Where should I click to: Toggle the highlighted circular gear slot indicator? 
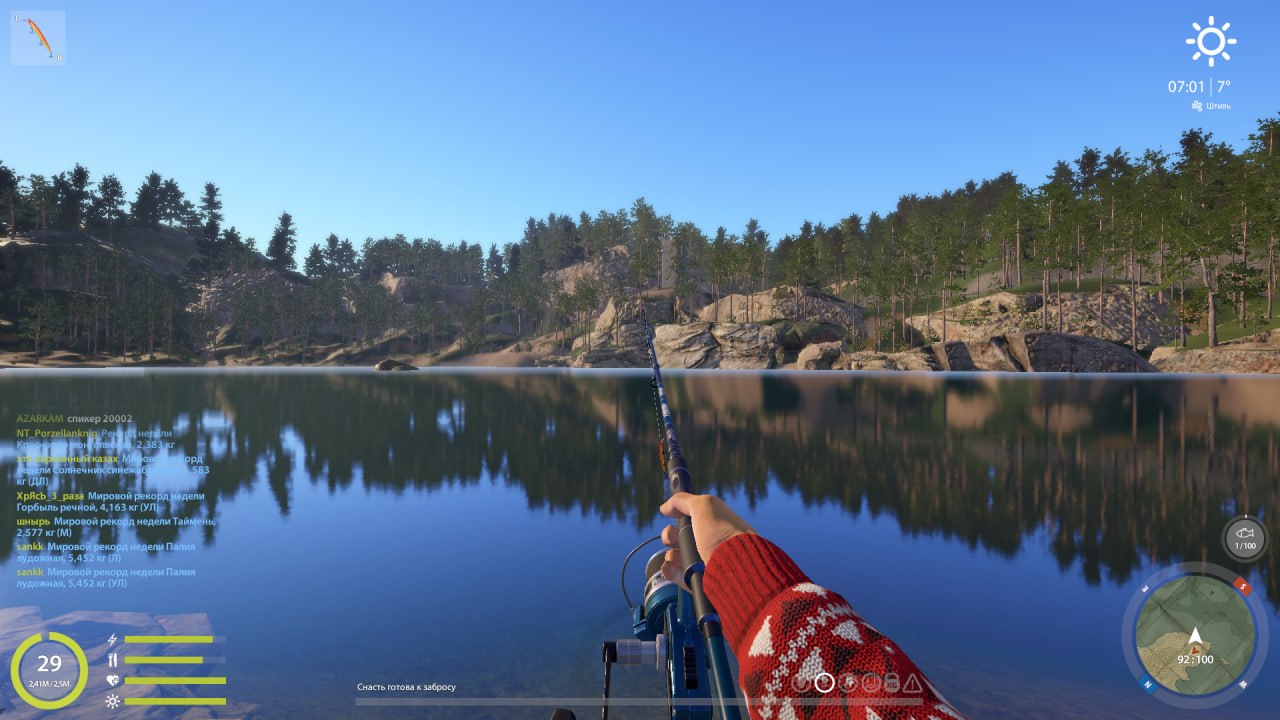[x=824, y=683]
